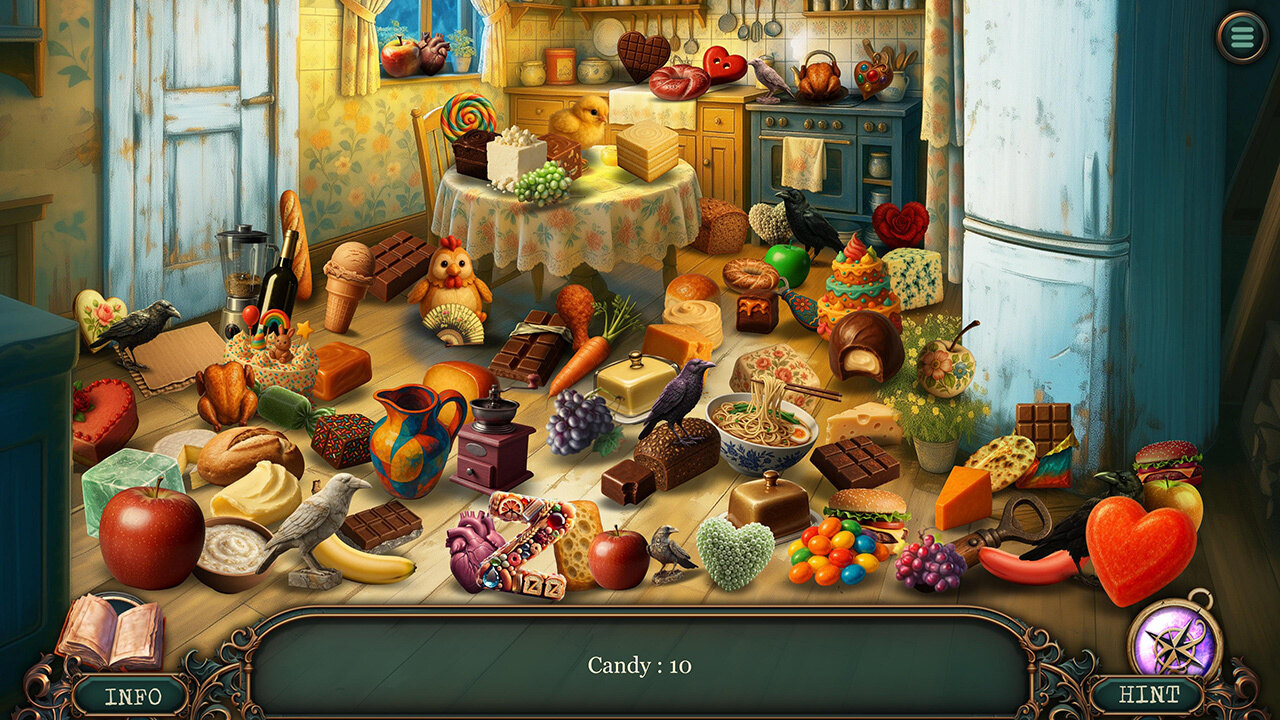Activate the purple compass hint orb
Screen dimensions: 1280x720
[1175, 636]
